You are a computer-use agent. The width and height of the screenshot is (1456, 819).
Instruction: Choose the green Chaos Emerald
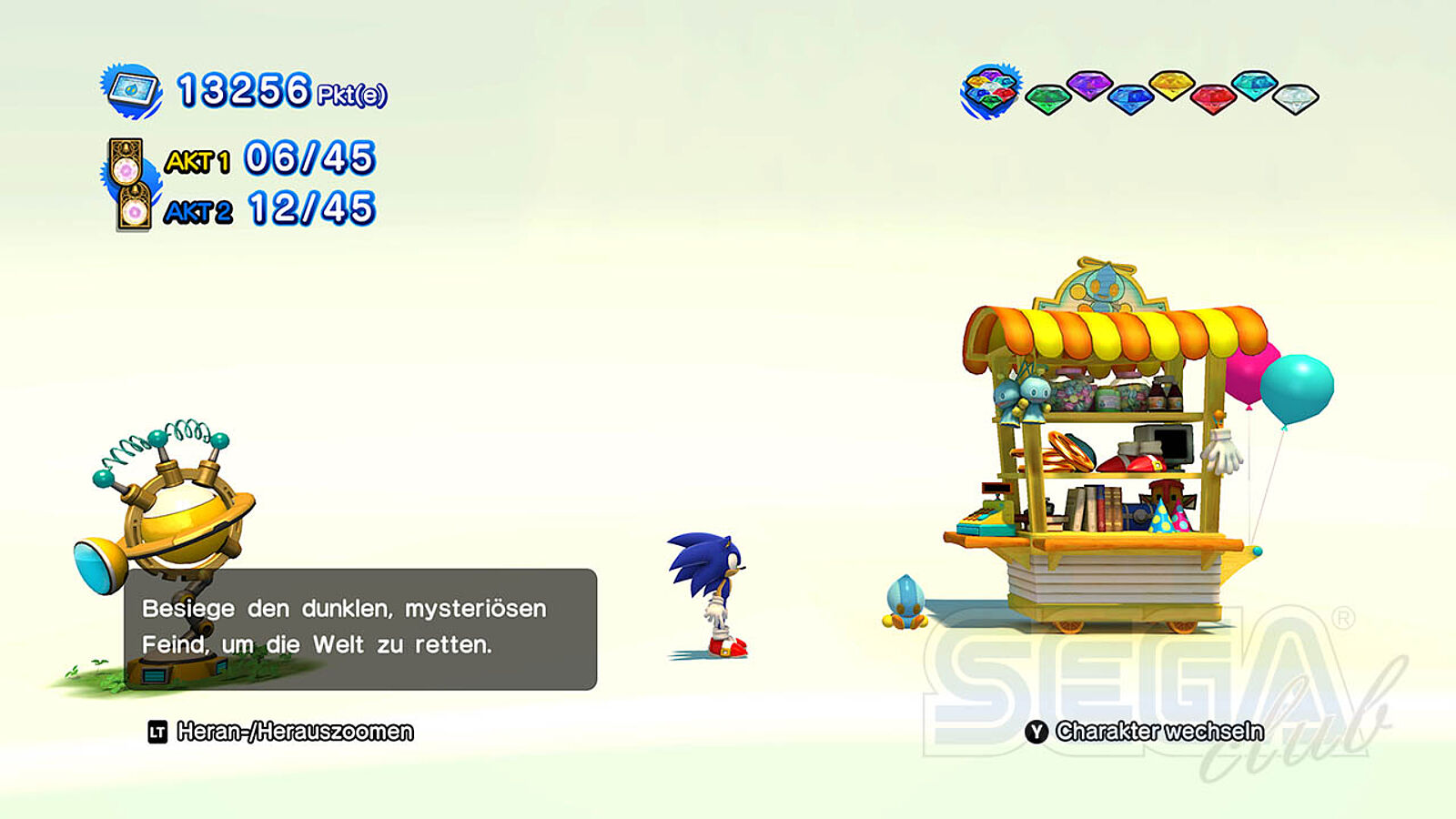1047,98
